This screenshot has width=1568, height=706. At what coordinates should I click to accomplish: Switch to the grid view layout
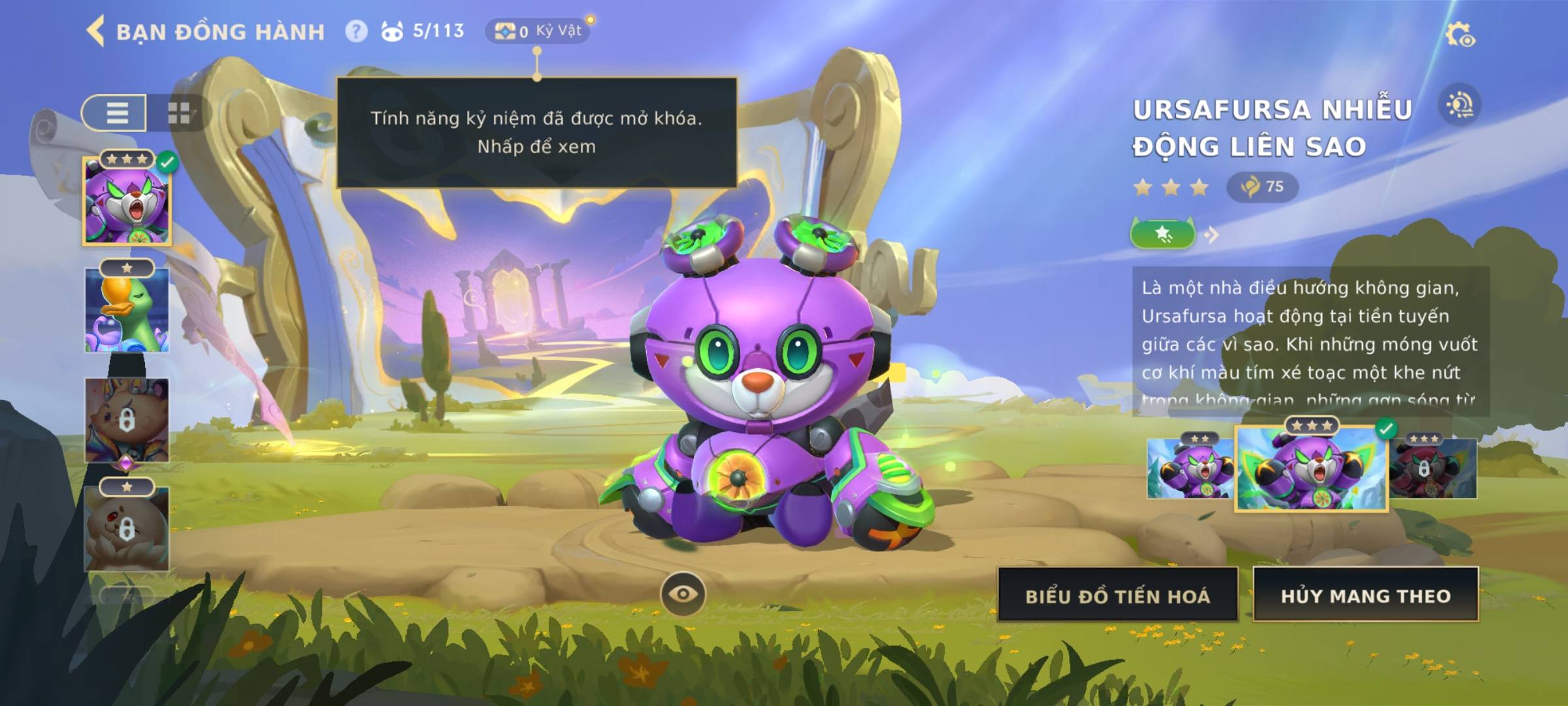click(x=178, y=113)
